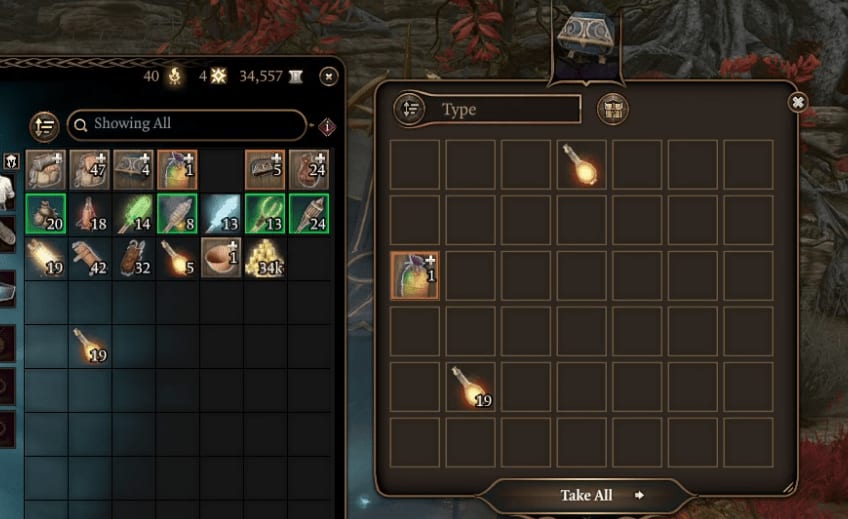Choose the green-bordered pouch stack of 20
The image size is (848, 519).
click(46, 213)
